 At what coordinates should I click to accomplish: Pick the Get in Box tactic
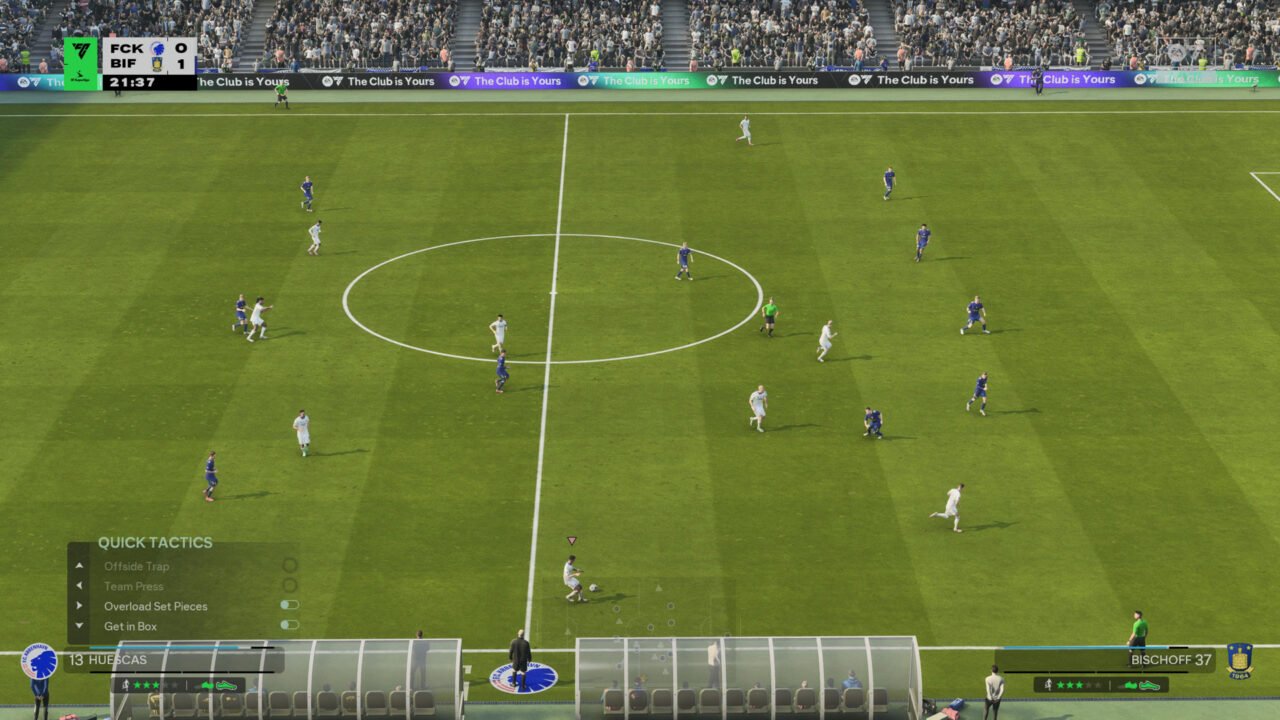131,626
